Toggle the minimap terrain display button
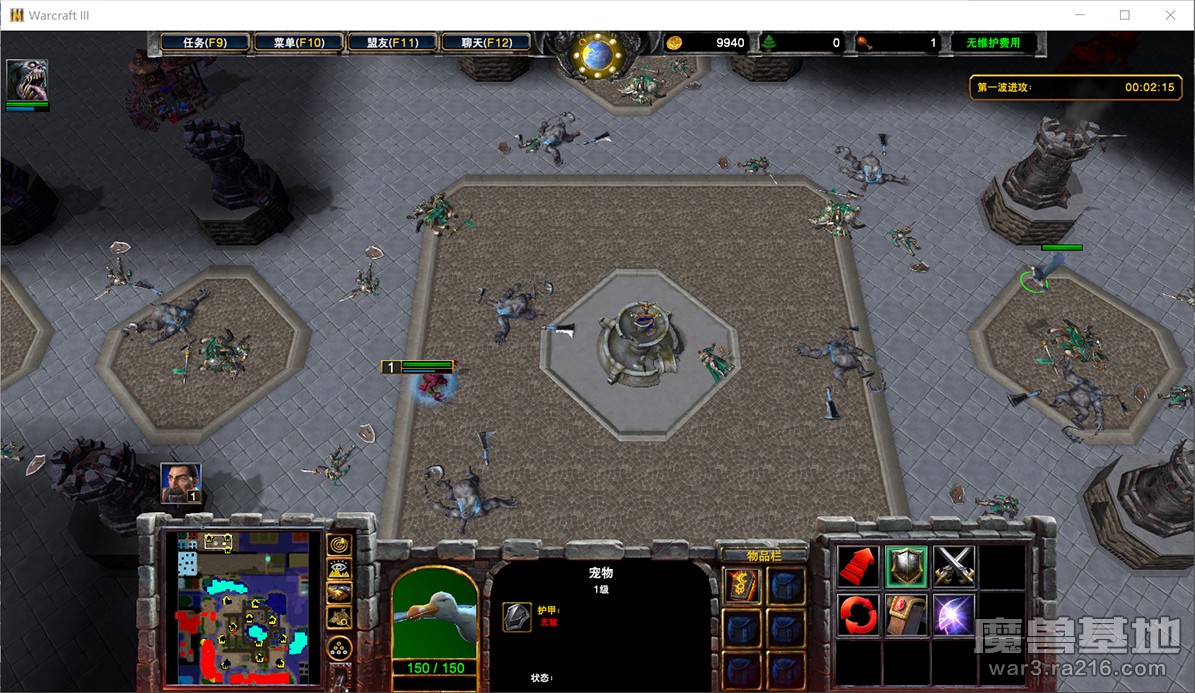1195x693 pixels. pyautogui.click(x=340, y=569)
